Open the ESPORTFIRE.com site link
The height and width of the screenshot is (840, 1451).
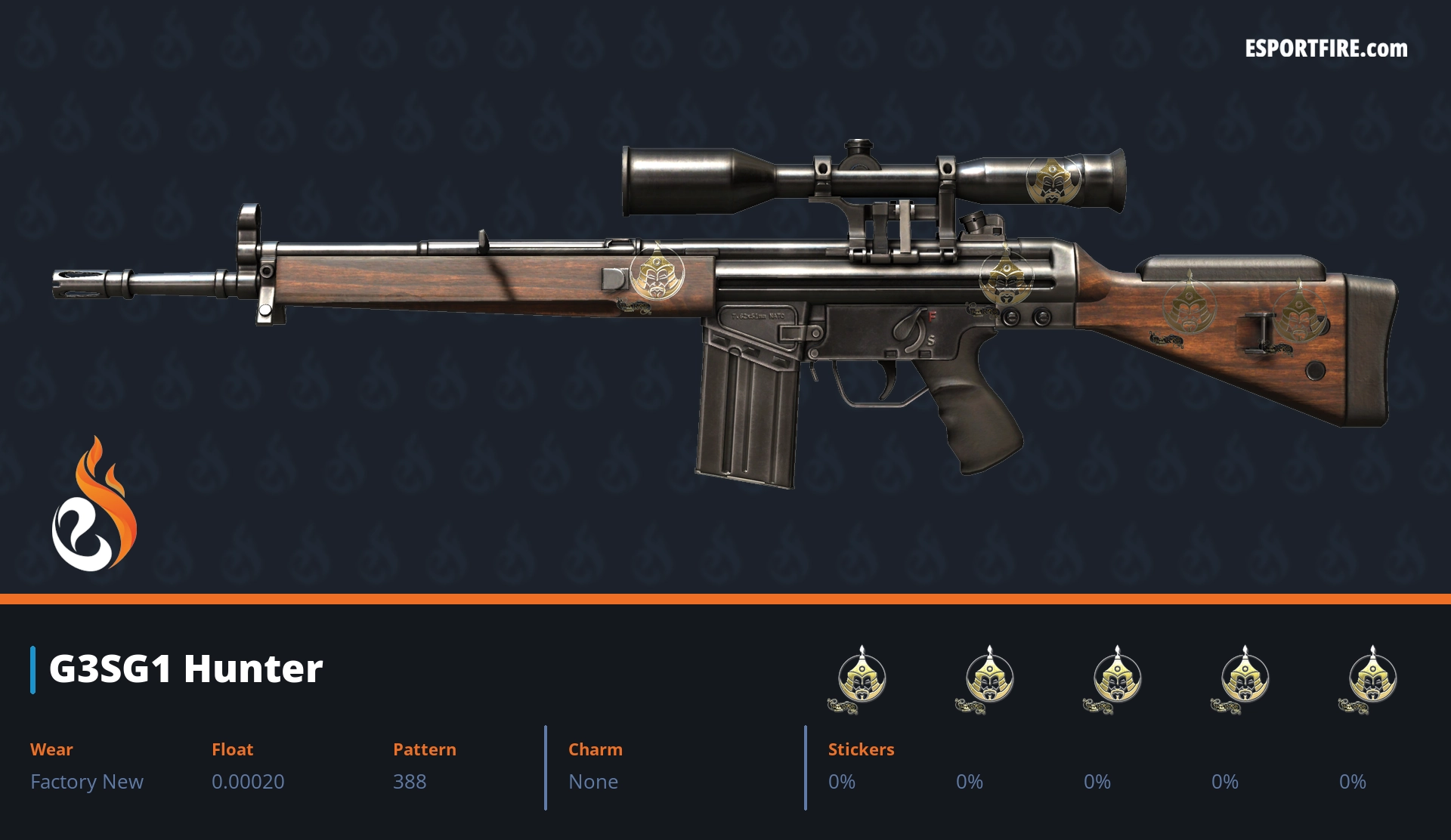point(1326,49)
